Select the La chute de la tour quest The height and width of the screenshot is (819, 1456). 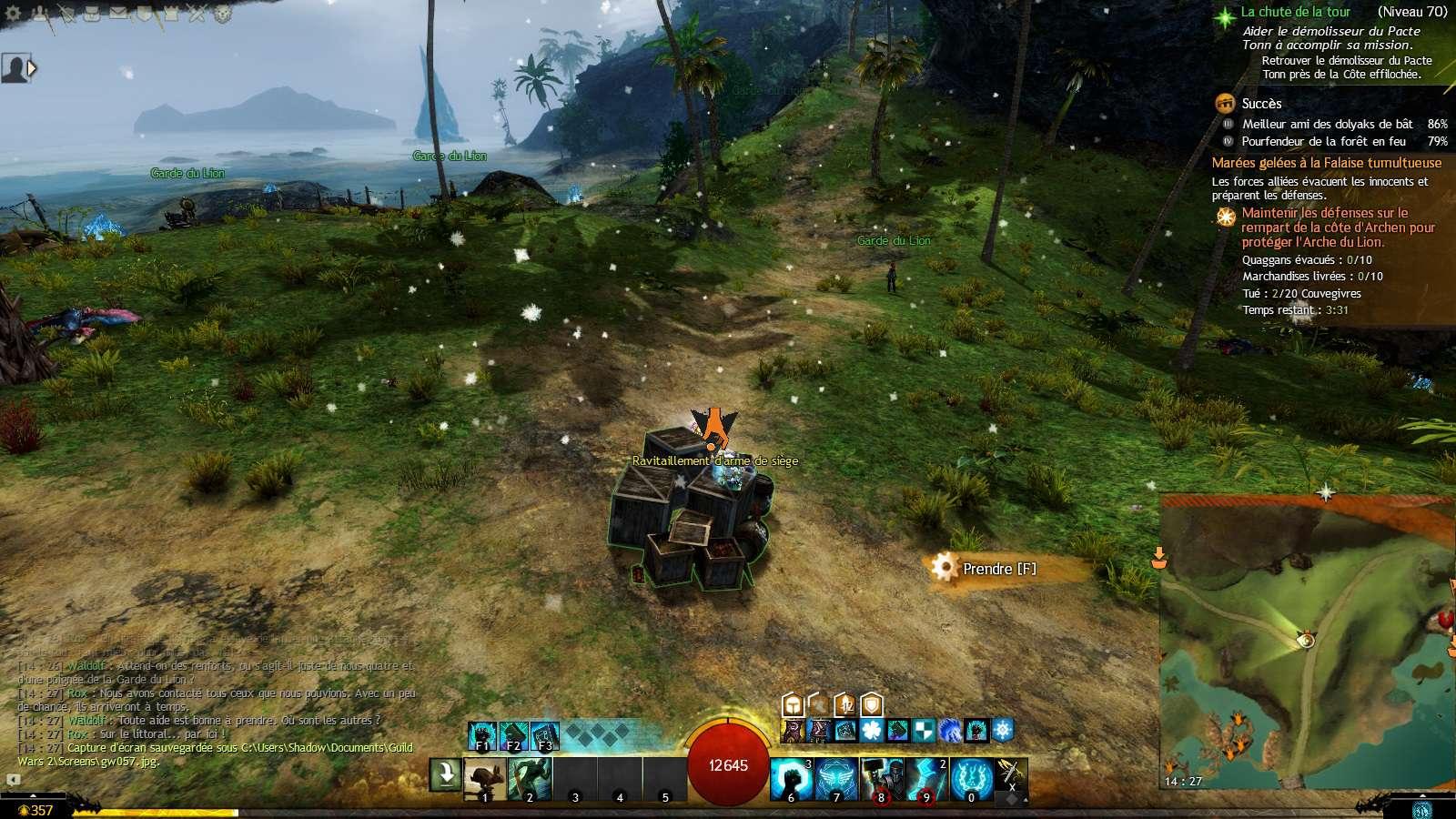coord(1295,12)
